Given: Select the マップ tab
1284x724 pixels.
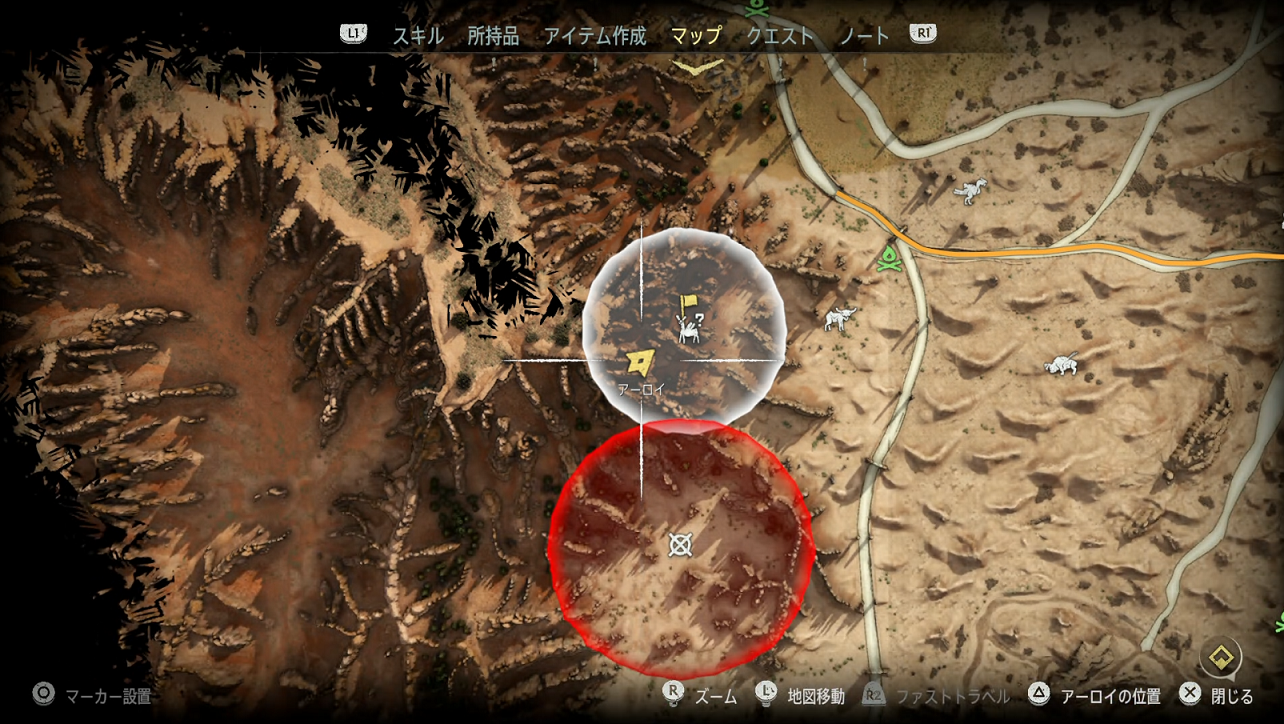Looking at the screenshot, I should click(x=695, y=36).
